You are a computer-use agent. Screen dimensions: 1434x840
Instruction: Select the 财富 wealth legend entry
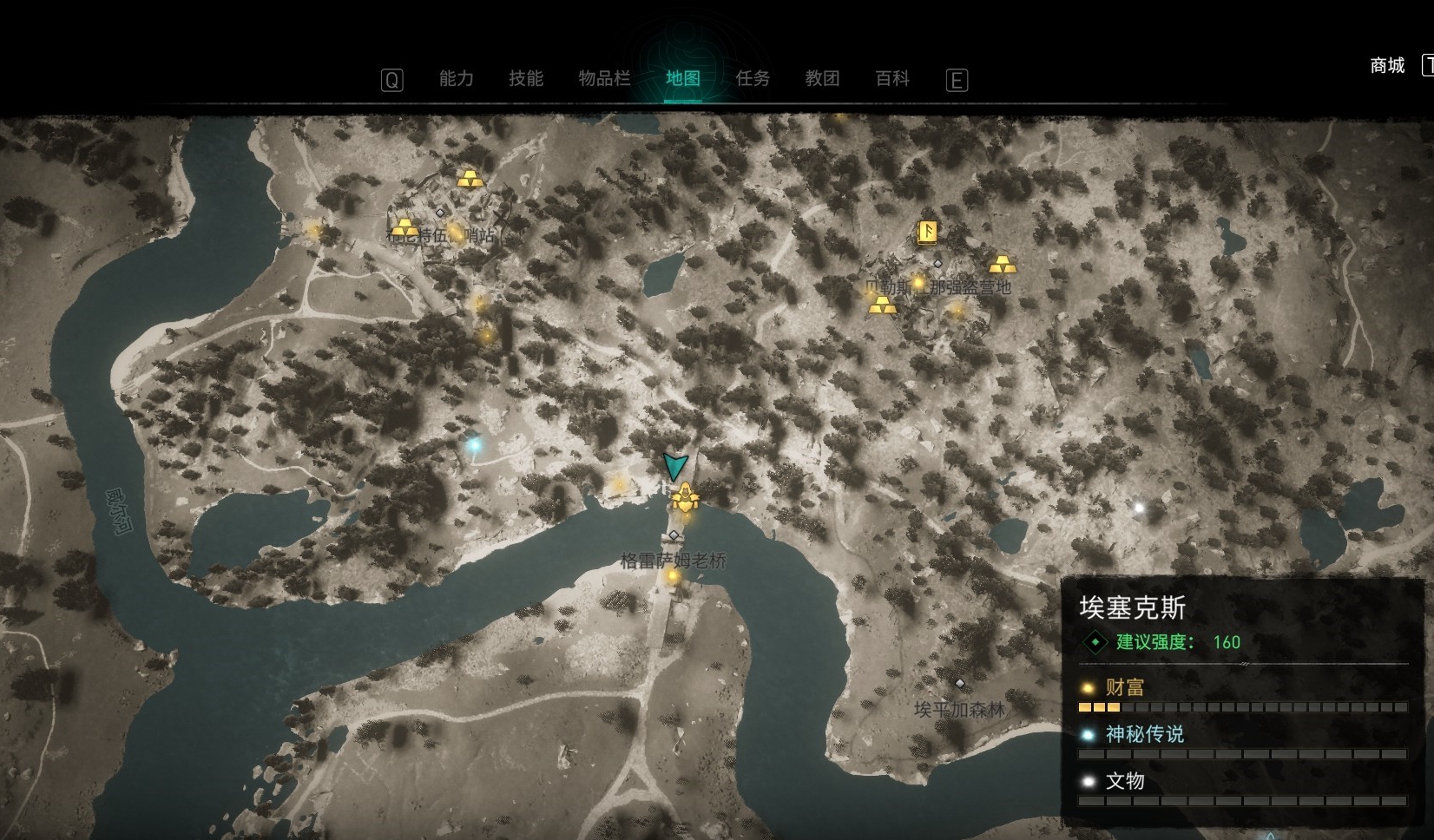pyautogui.click(x=1124, y=688)
